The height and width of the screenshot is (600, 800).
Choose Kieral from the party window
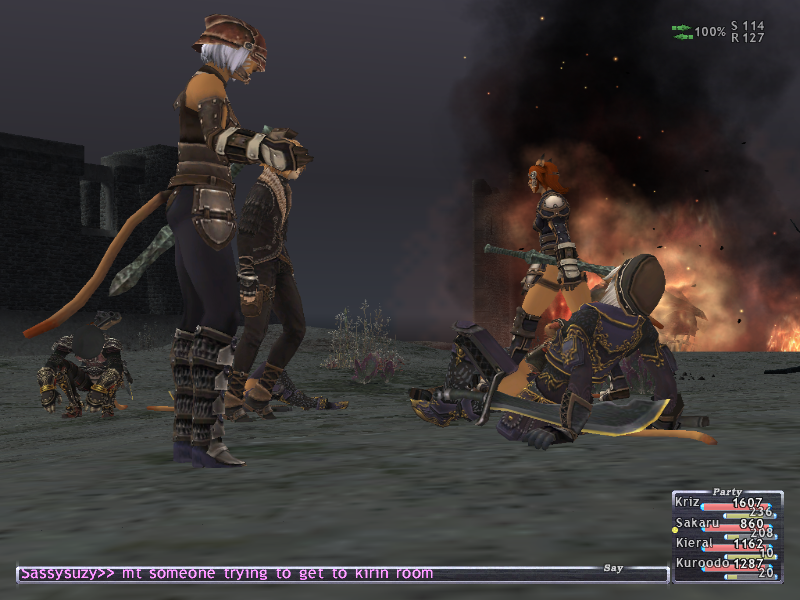click(696, 543)
